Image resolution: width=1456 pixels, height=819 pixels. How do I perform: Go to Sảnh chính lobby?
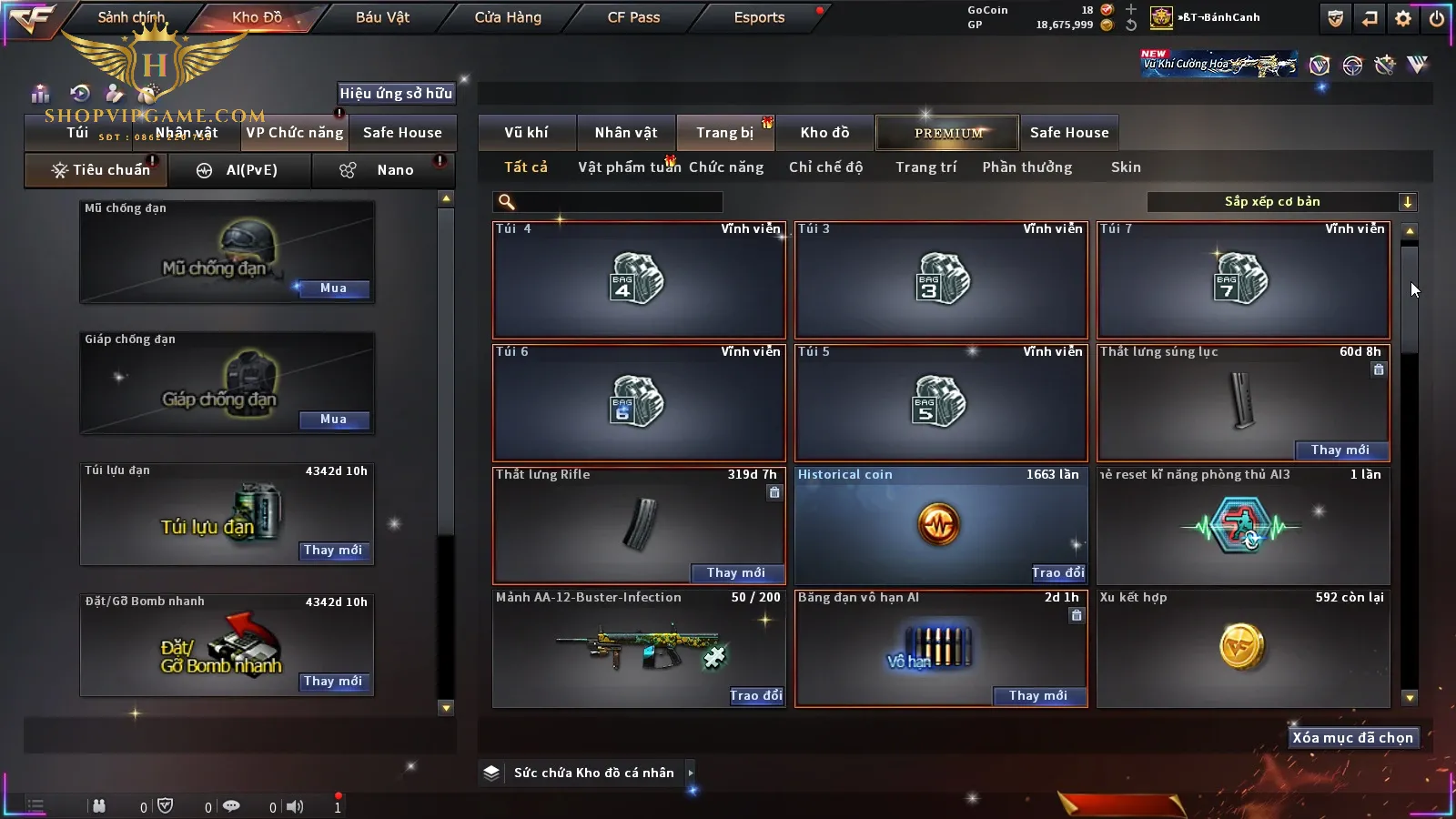[131, 17]
